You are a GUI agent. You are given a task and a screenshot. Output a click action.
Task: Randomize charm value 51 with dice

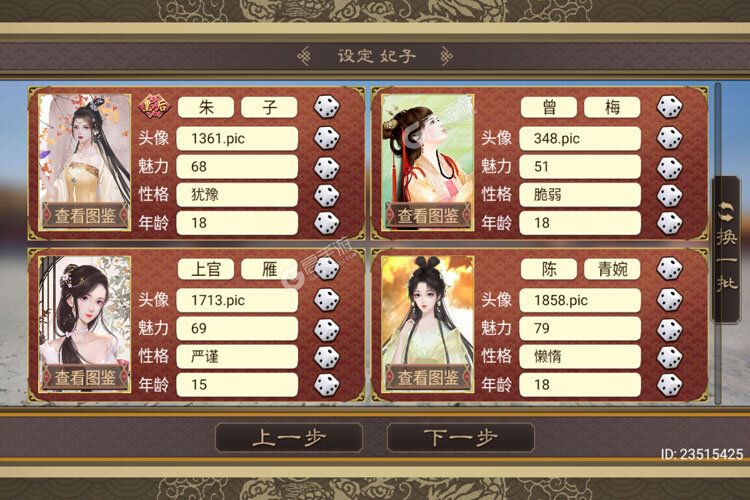tap(669, 166)
